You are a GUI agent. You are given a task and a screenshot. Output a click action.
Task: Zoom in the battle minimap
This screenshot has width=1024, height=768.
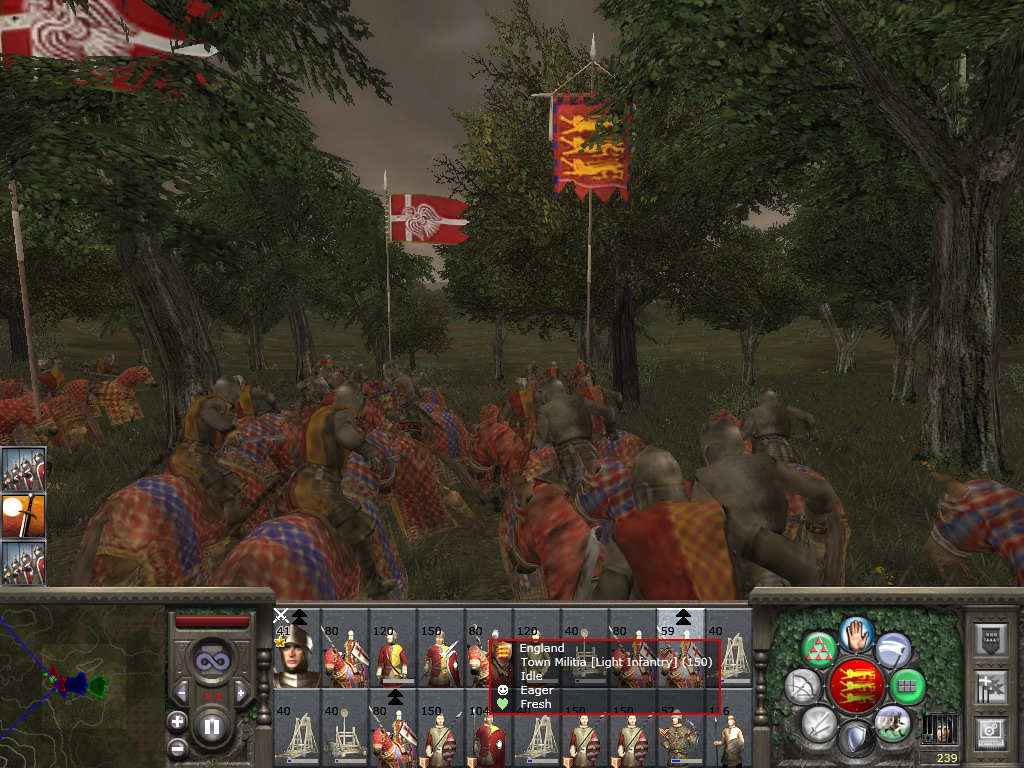[x=177, y=721]
